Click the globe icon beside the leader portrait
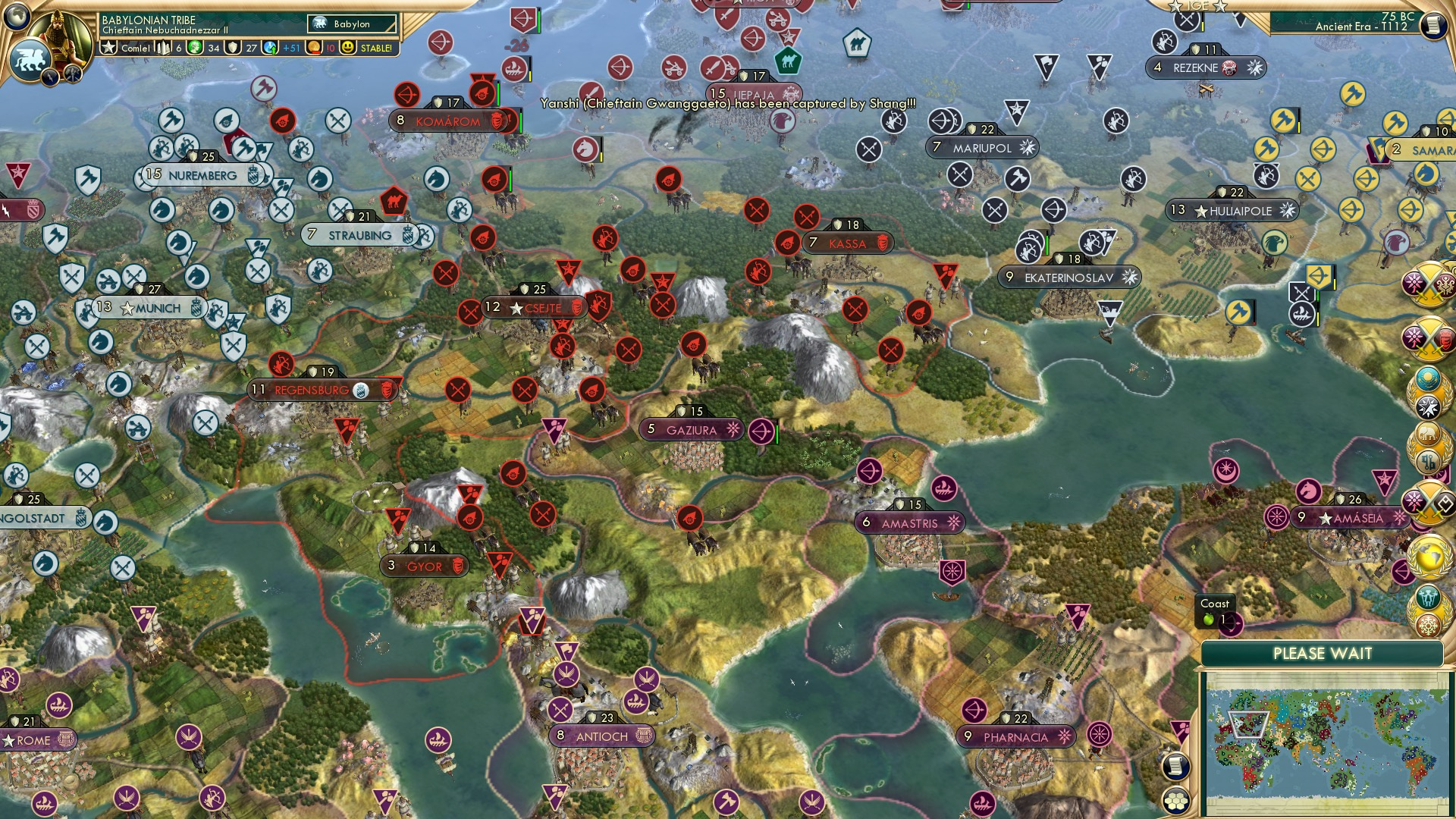The width and height of the screenshot is (1456, 819). pyautogui.click(x=17, y=15)
